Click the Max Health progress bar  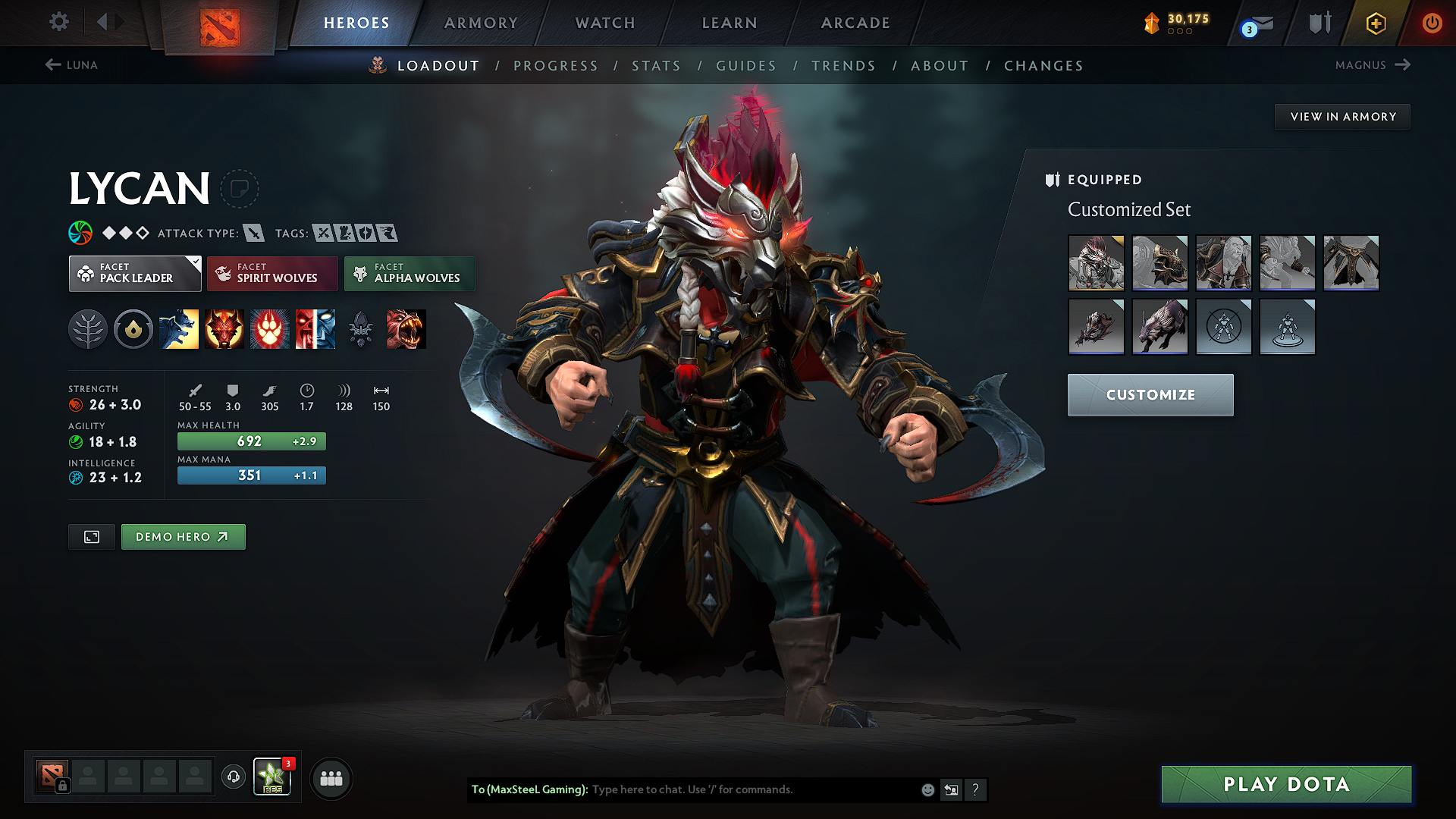251,441
